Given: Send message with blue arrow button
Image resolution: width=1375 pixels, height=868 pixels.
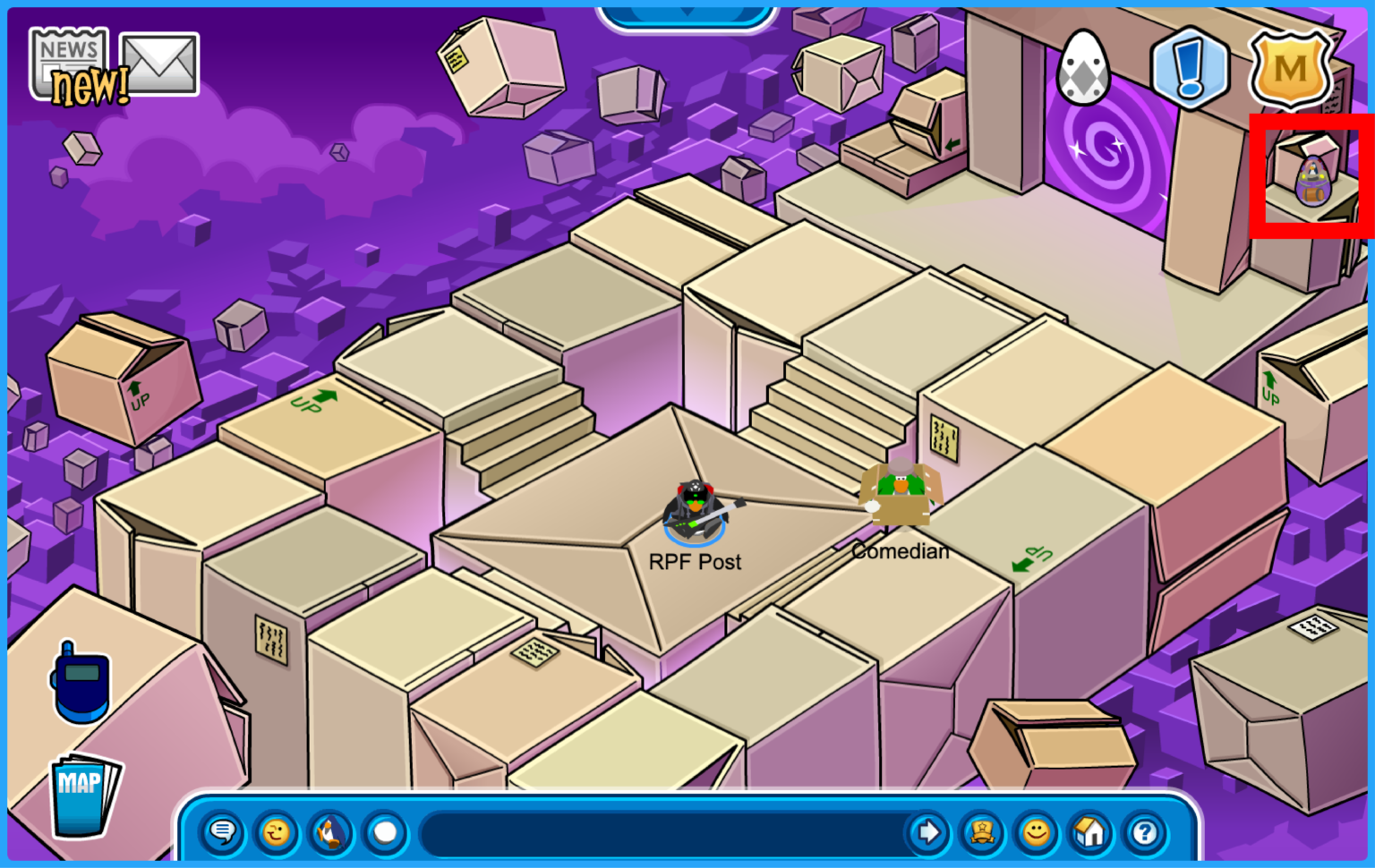Looking at the screenshot, I should pyautogui.click(x=927, y=833).
